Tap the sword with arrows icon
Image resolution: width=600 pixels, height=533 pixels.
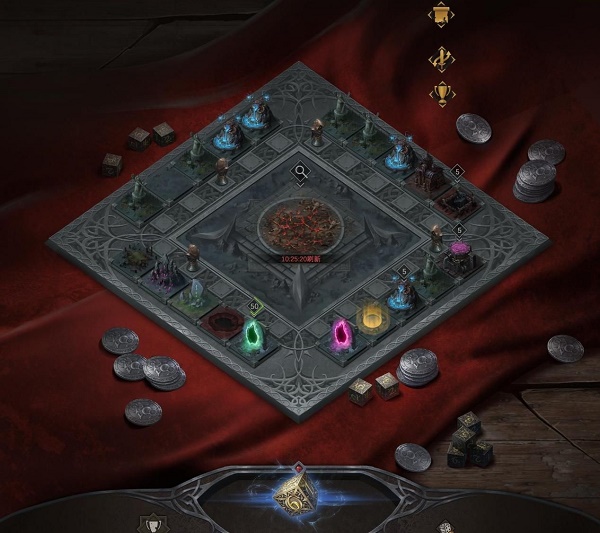(440, 58)
